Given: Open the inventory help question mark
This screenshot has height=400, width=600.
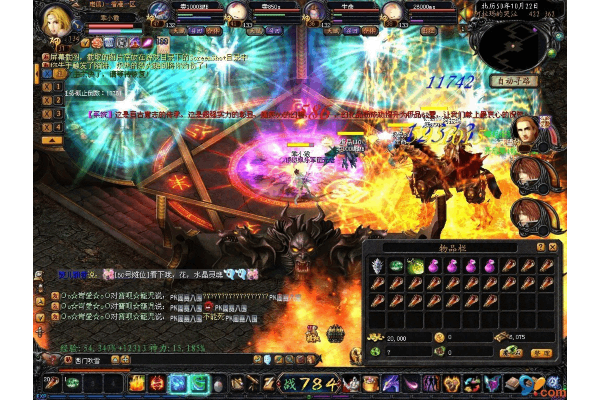Looking at the screenshot, I should (x=540, y=246).
